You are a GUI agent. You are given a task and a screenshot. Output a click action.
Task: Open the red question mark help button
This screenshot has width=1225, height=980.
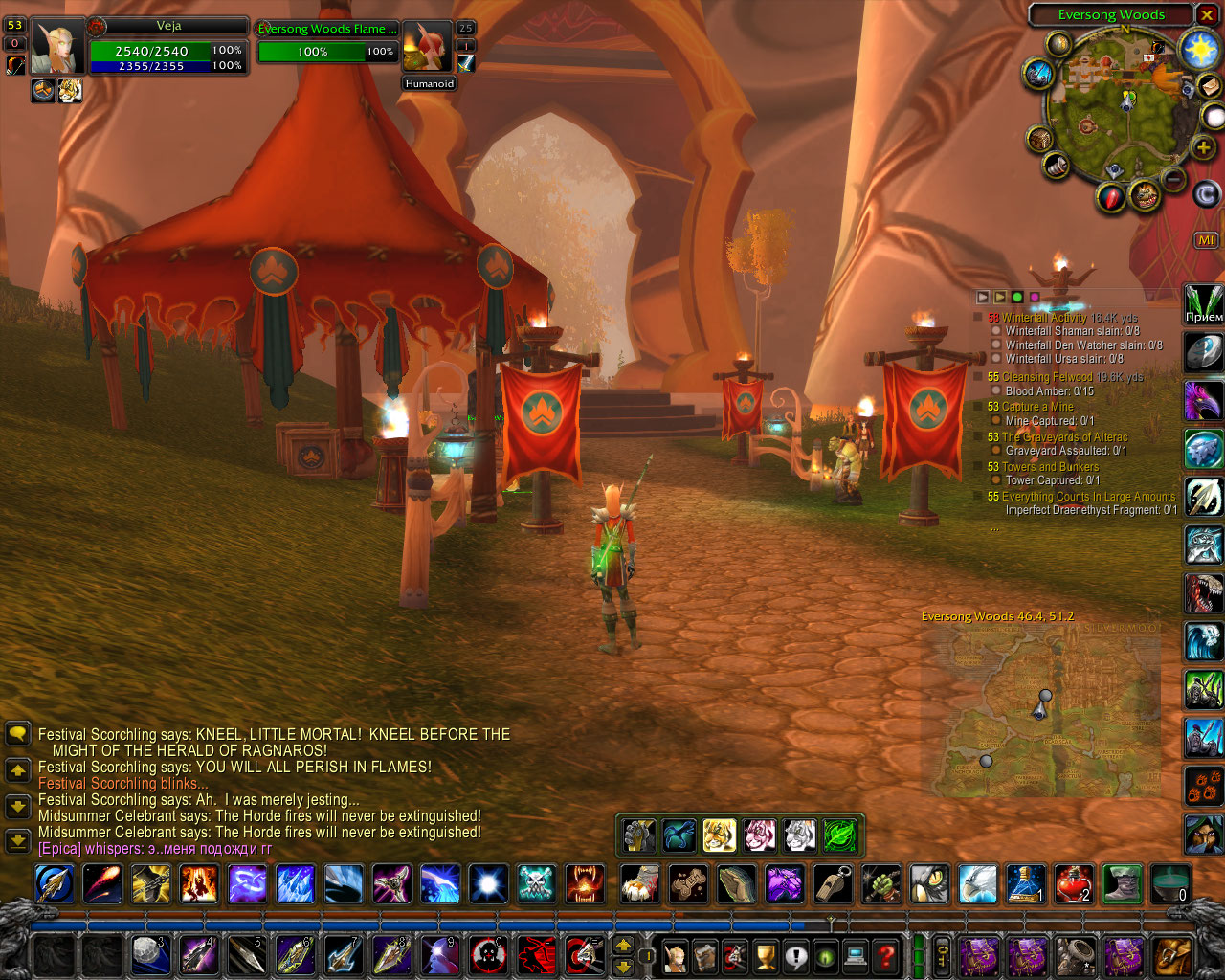click(x=887, y=955)
